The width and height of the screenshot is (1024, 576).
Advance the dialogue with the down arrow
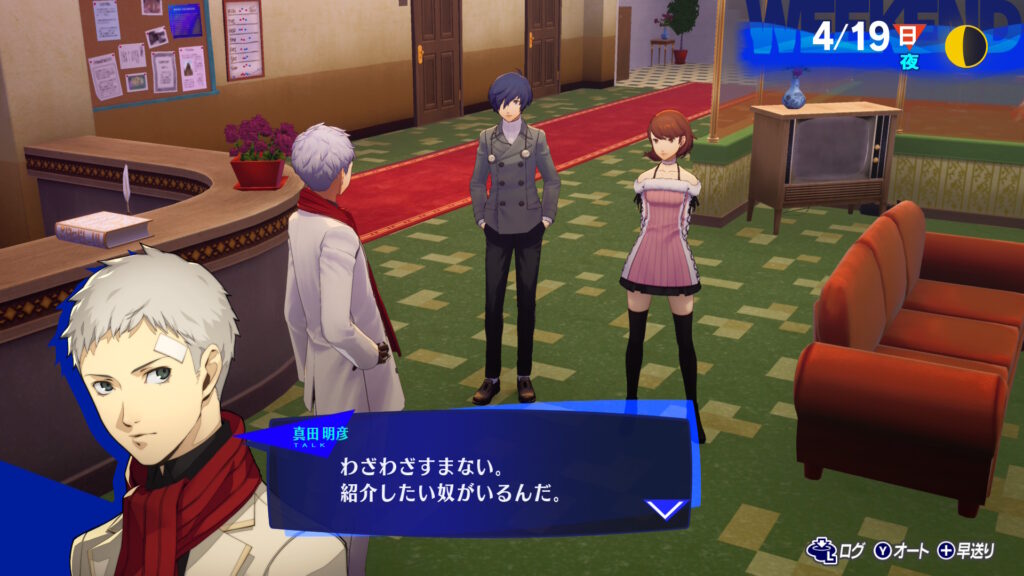[665, 509]
